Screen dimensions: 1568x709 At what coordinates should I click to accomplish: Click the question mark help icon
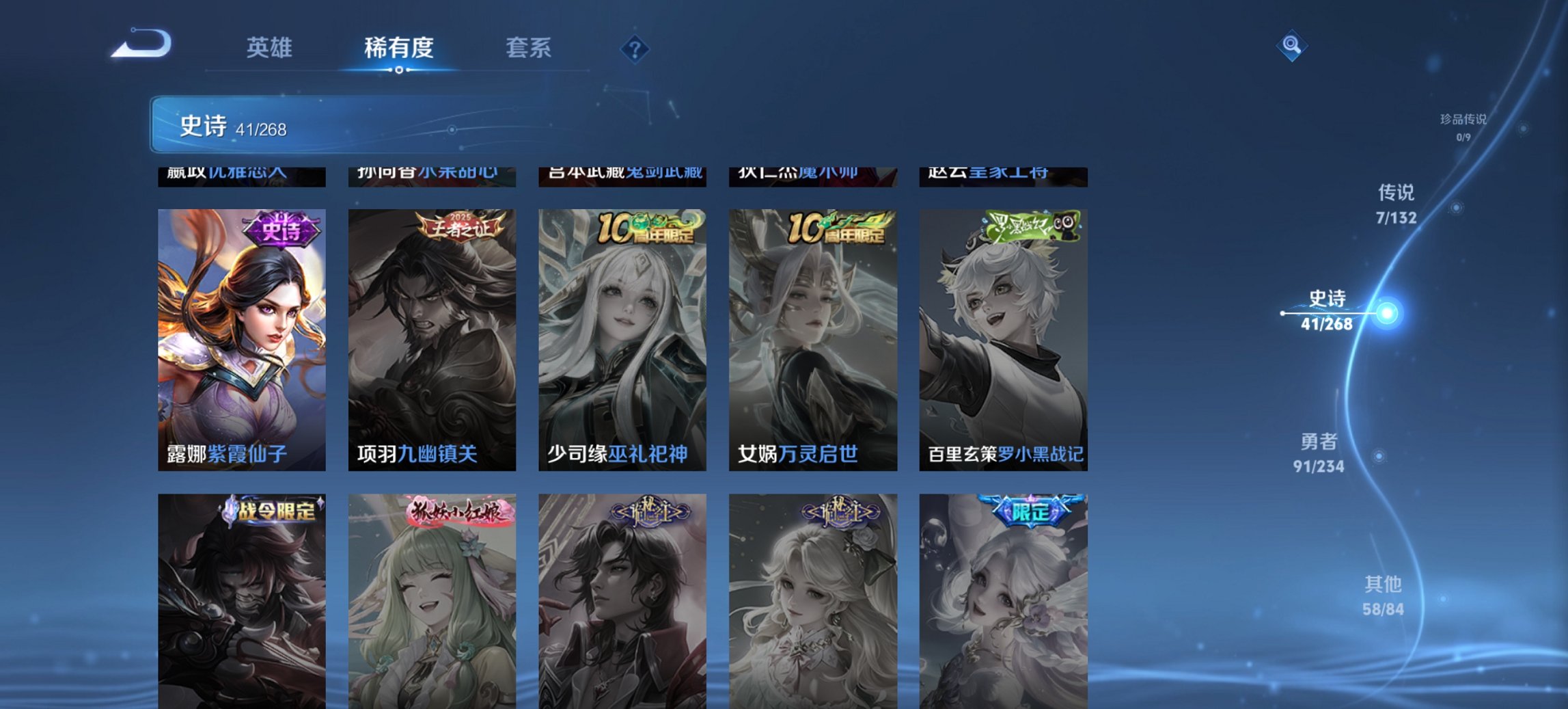635,49
